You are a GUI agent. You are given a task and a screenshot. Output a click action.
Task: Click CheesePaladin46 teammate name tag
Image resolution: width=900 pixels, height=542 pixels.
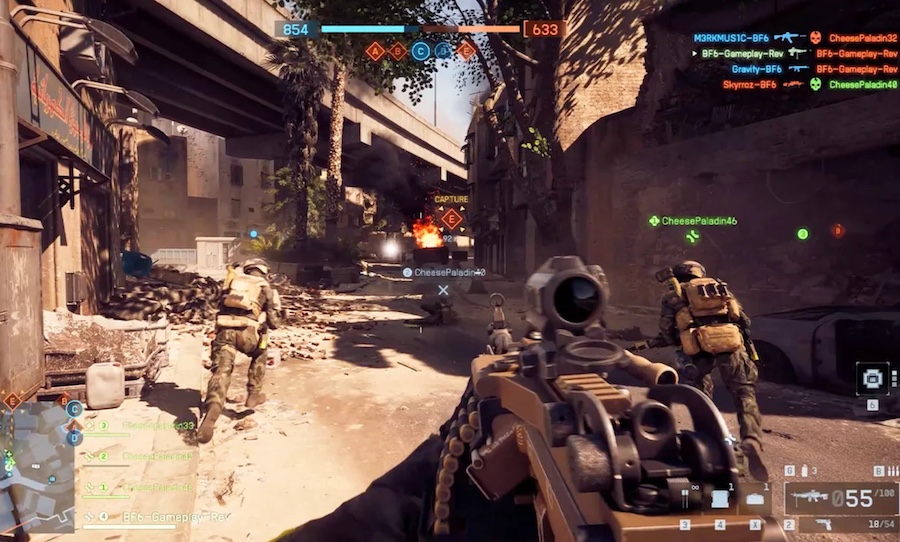tap(699, 220)
